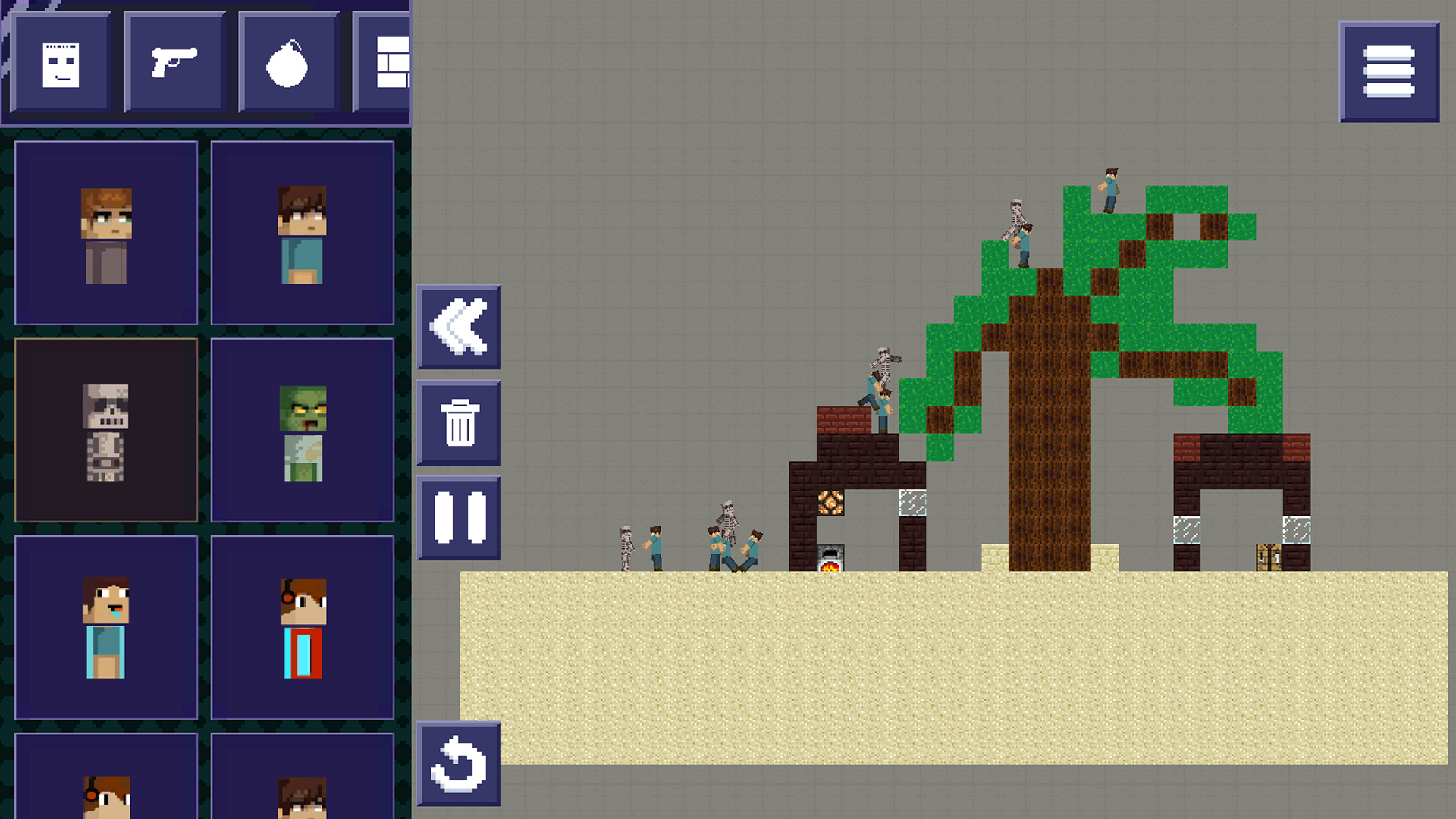
Task: Open the bomb explosives category
Action: click(287, 62)
